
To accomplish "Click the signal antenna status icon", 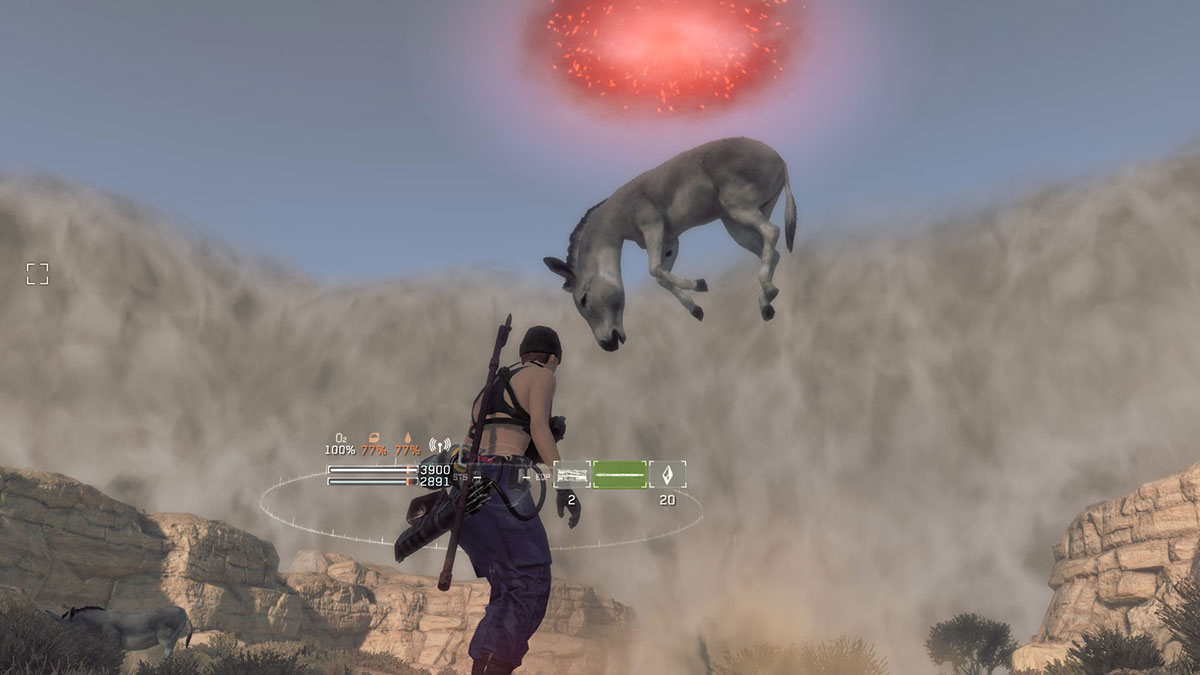I will point(439,442).
